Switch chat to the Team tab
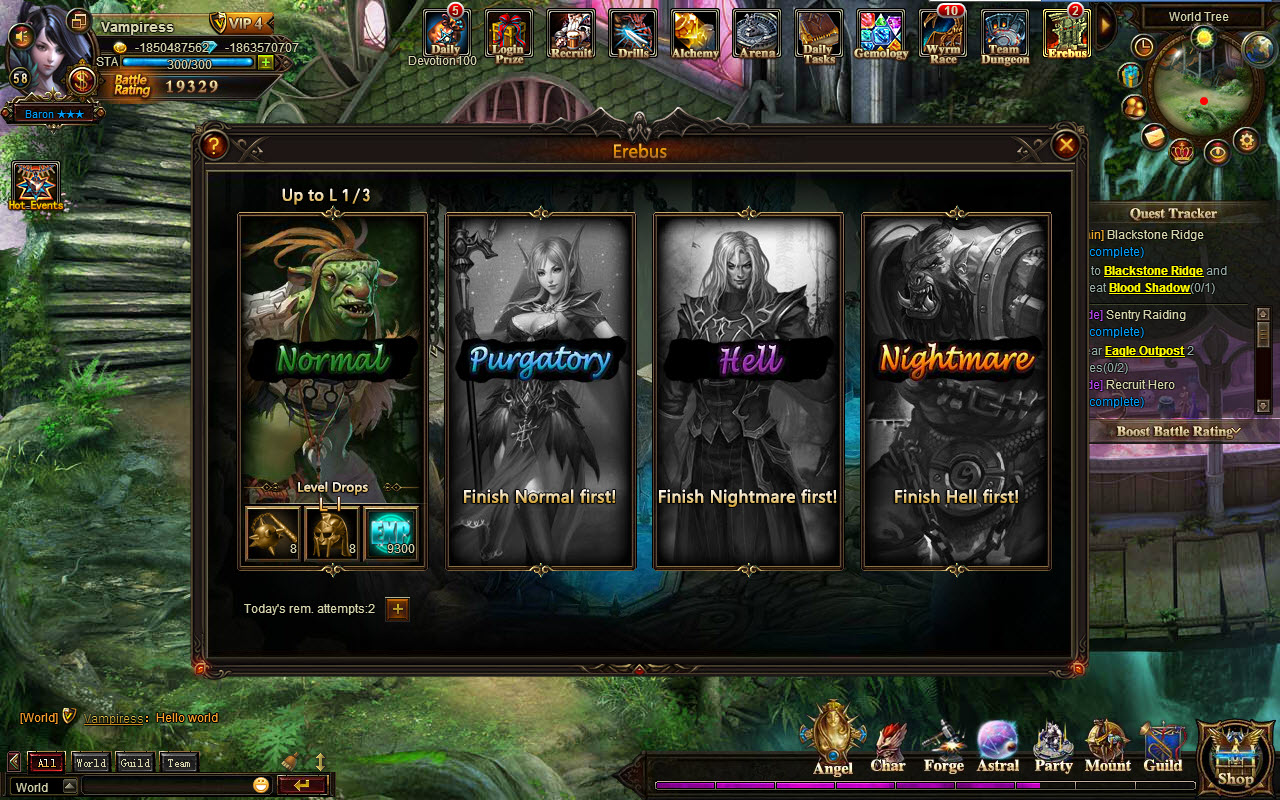The image size is (1280, 800). click(x=180, y=762)
